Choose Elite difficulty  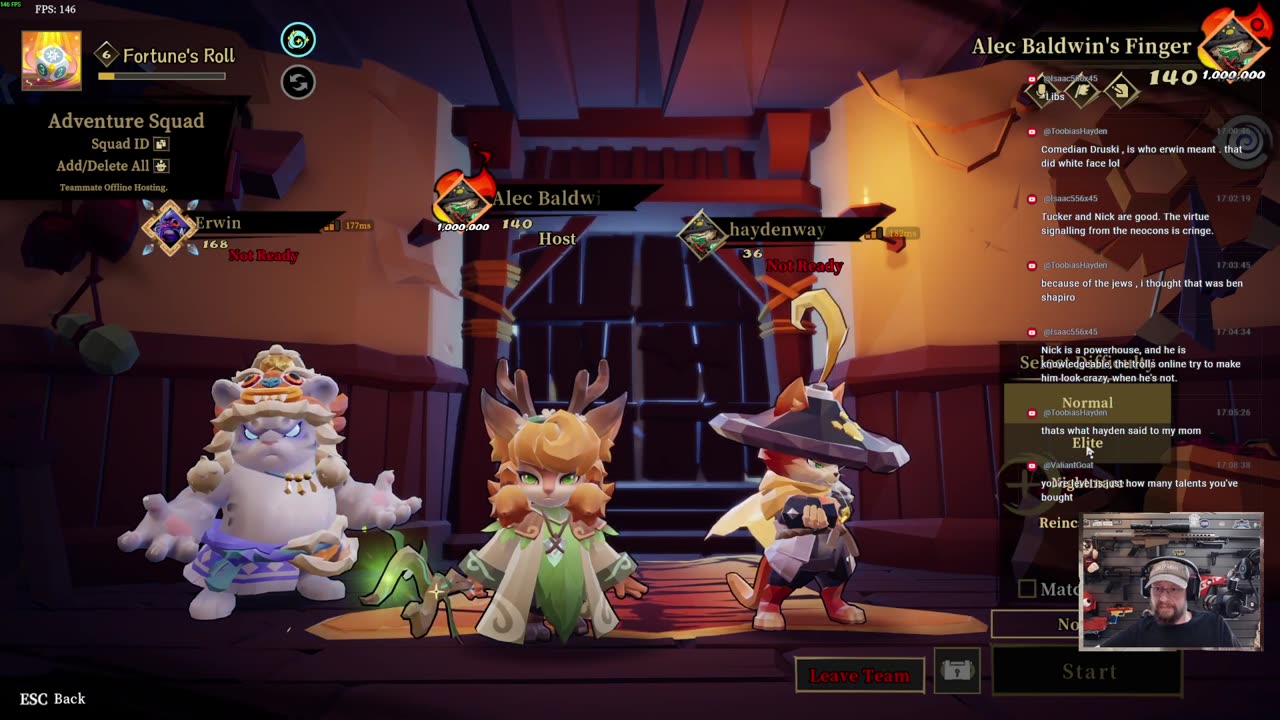[1087, 443]
